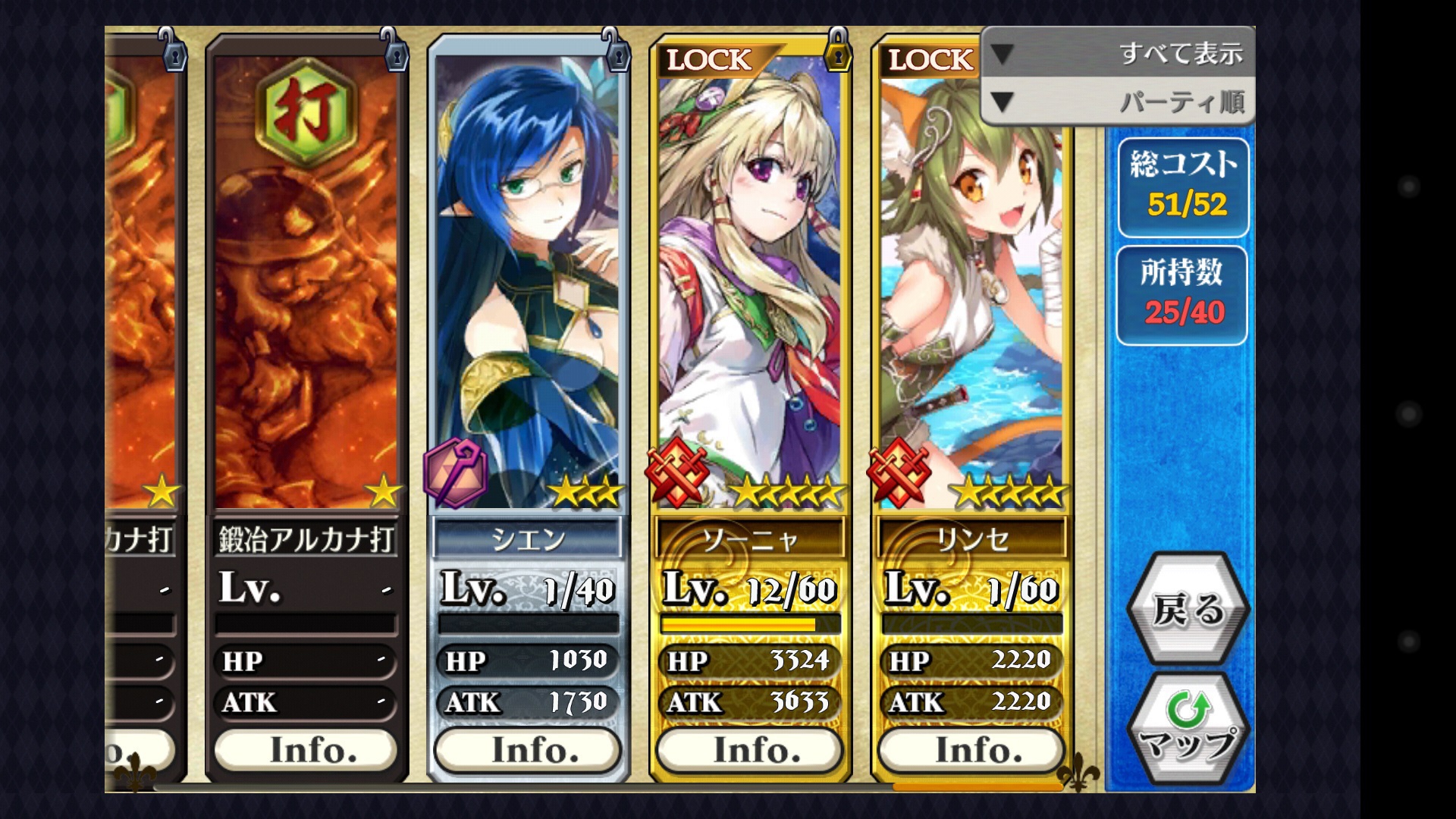Open the パーティ順 sort dropdown
The image size is (1456, 819).
(x=1118, y=102)
